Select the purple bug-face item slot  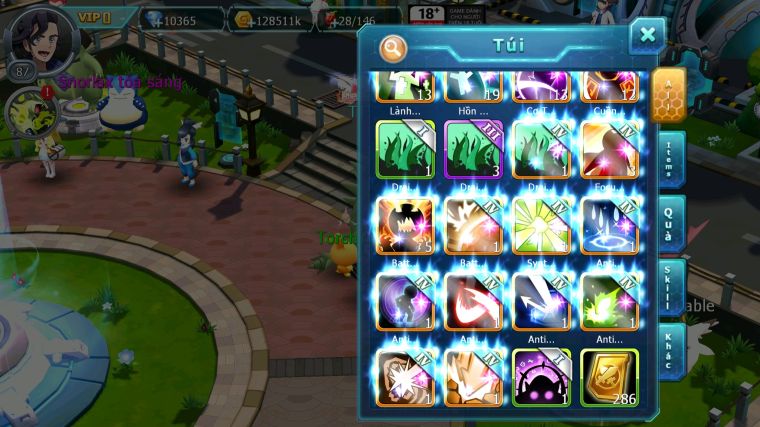pyautogui.click(x=541, y=376)
